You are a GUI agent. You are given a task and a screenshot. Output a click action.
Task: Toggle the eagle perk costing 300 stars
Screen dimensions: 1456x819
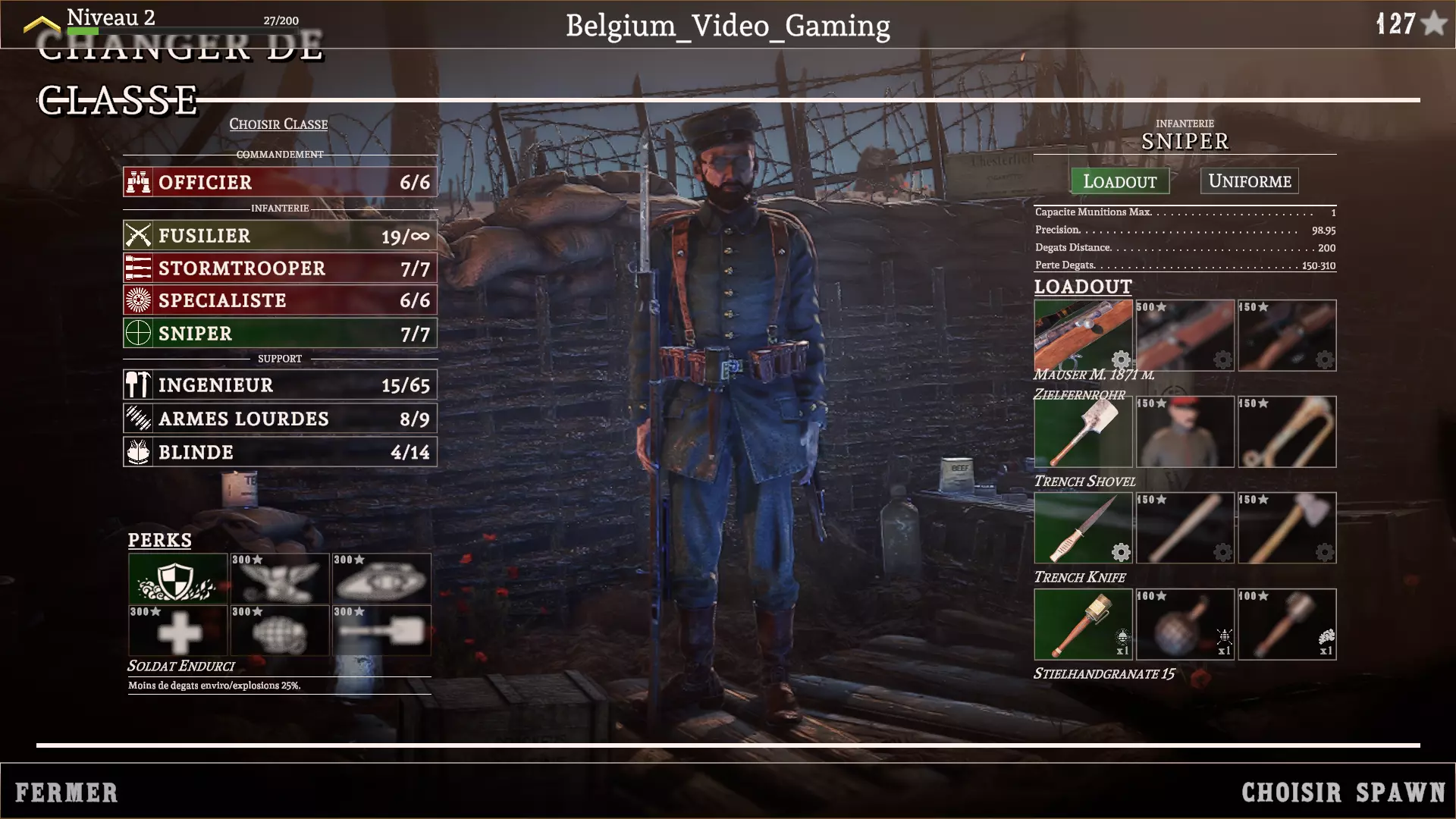click(280, 579)
